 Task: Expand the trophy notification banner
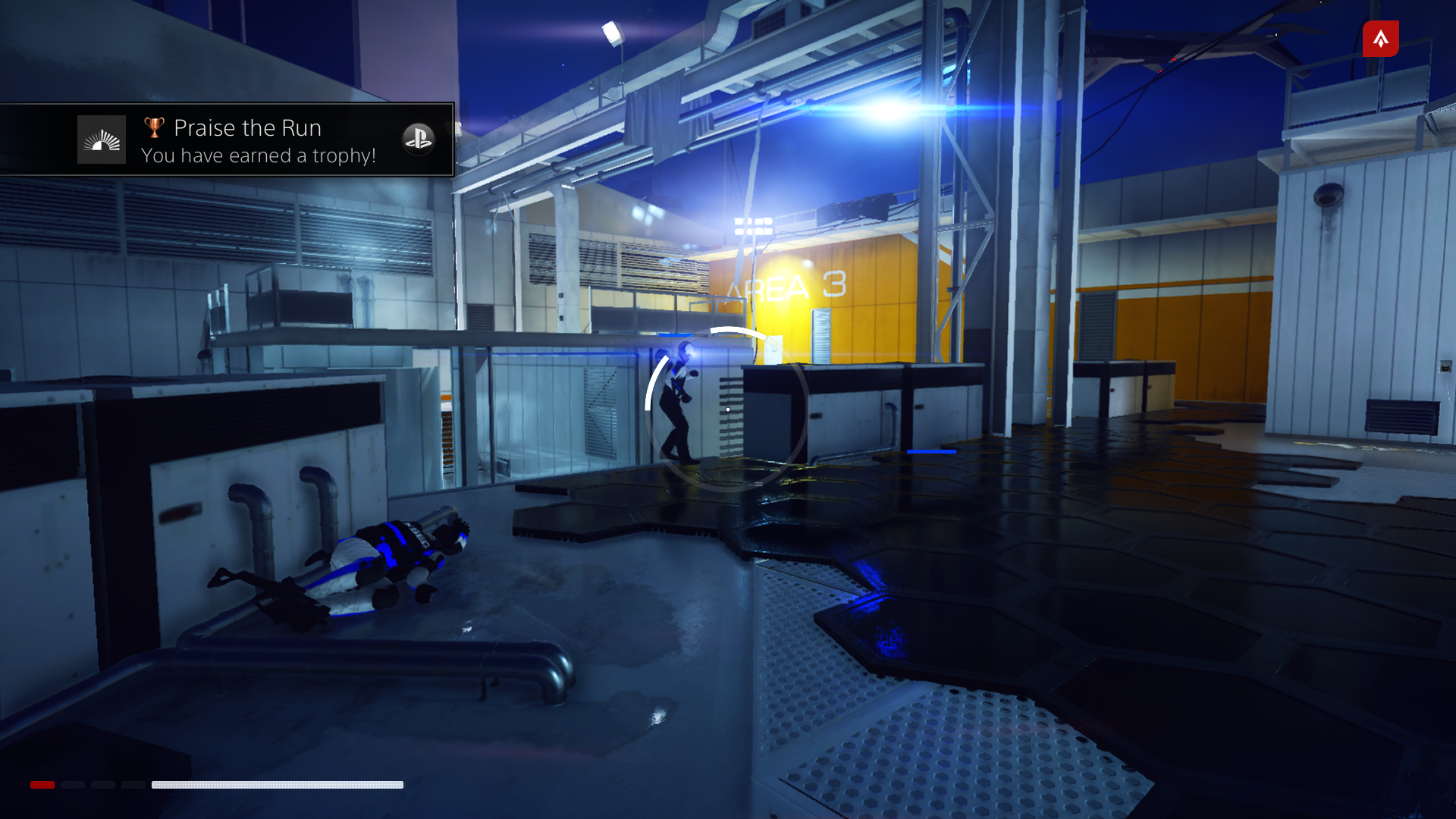pos(227,140)
